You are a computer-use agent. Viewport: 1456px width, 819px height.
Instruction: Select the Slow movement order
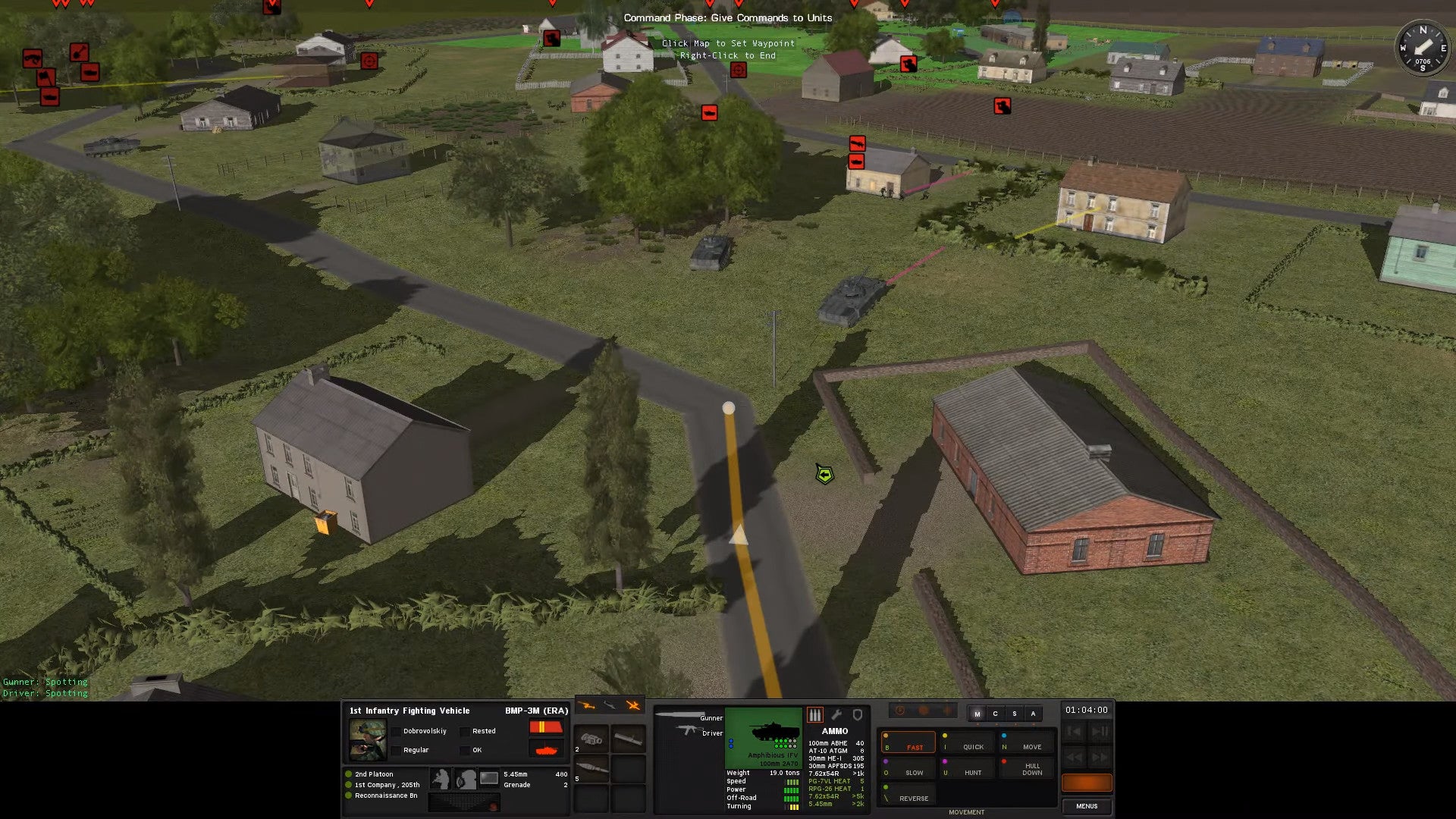pyautogui.click(x=908, y=768)
